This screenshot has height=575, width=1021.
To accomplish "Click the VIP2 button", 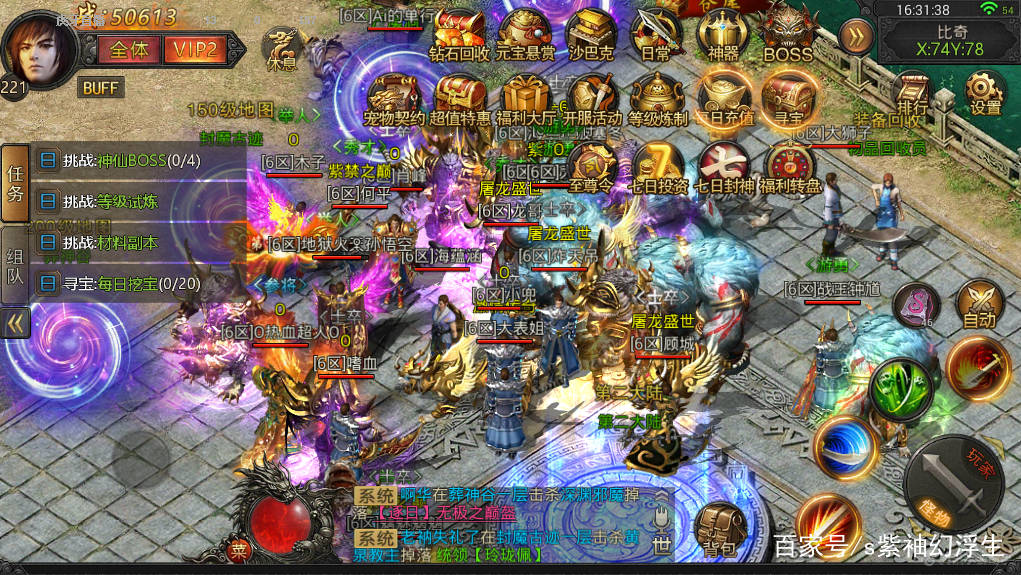I will coord(196,49).
